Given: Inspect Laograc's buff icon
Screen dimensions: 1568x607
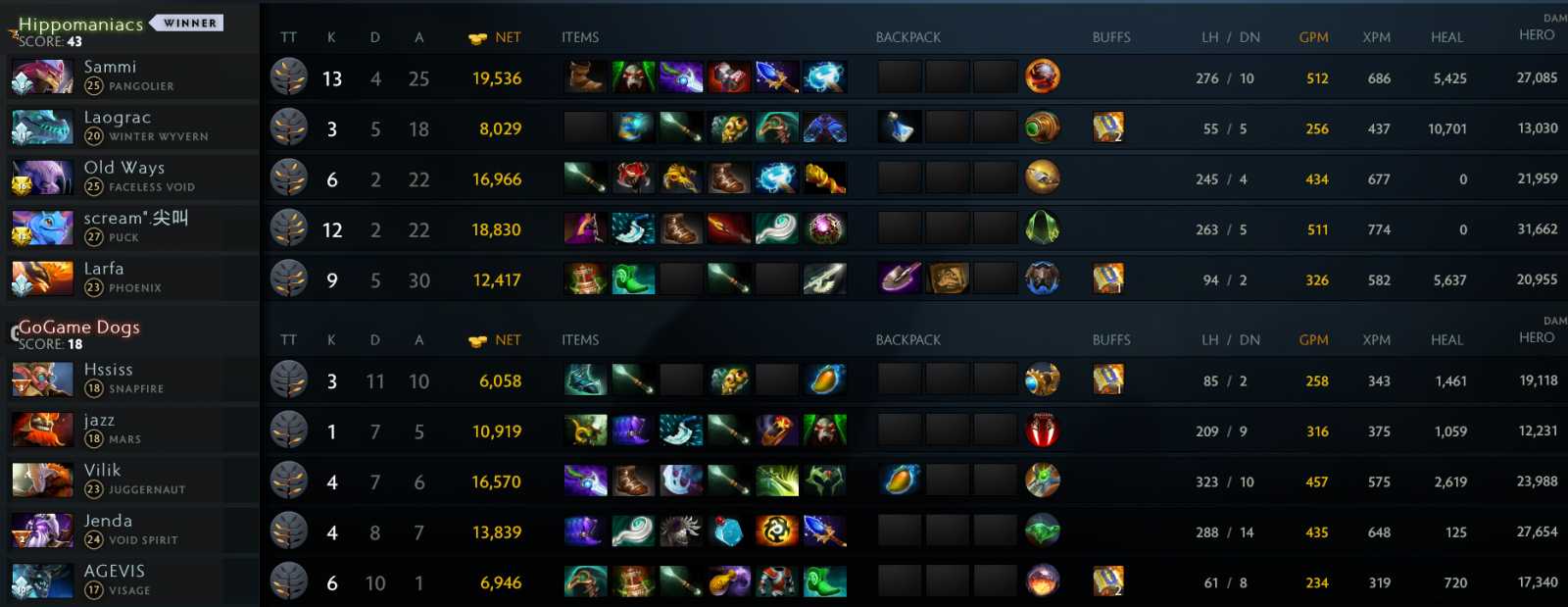Looking at the screenshot, I should point(1108,127).
